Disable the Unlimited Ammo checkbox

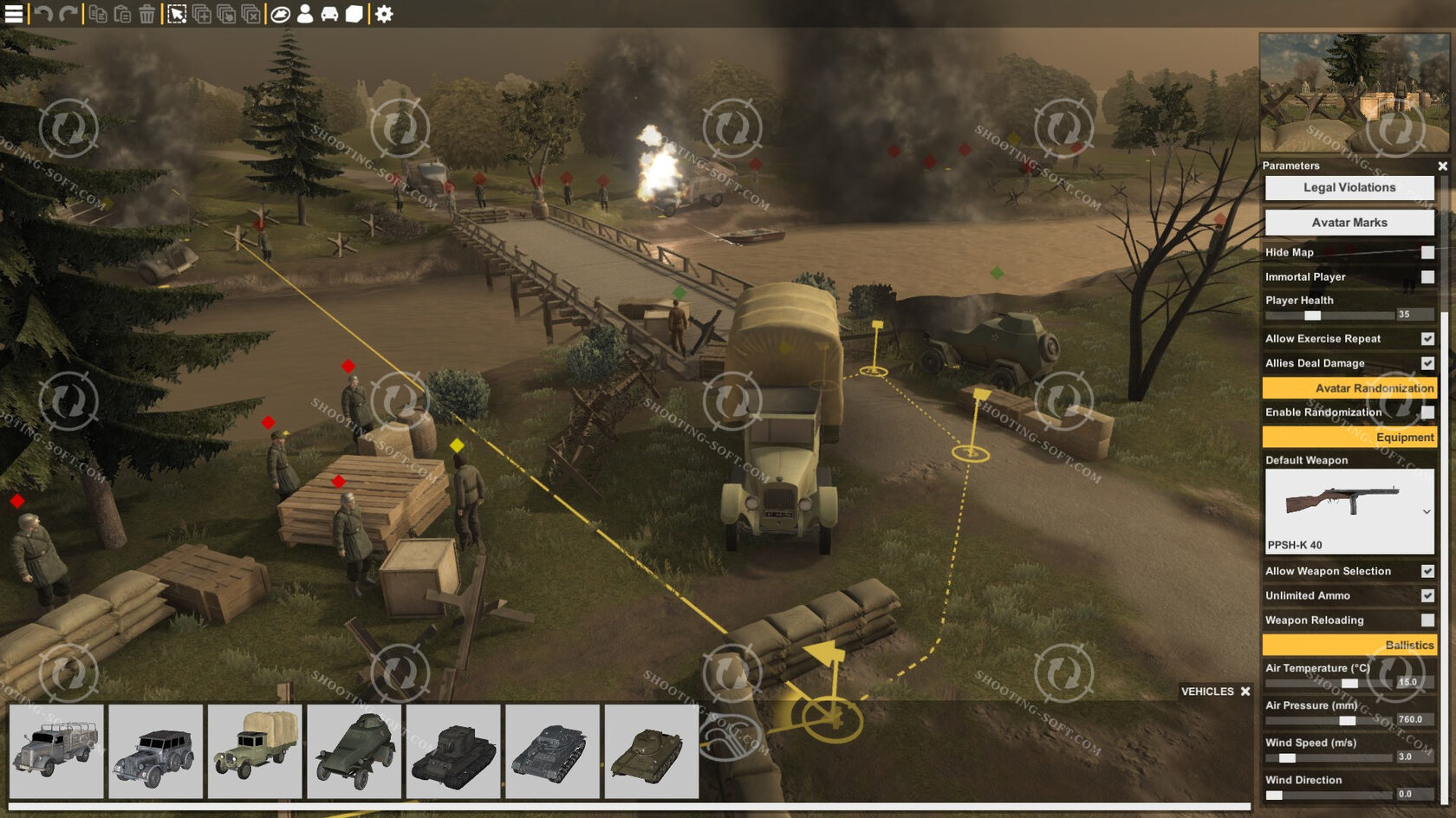[x=1426, y=595]
